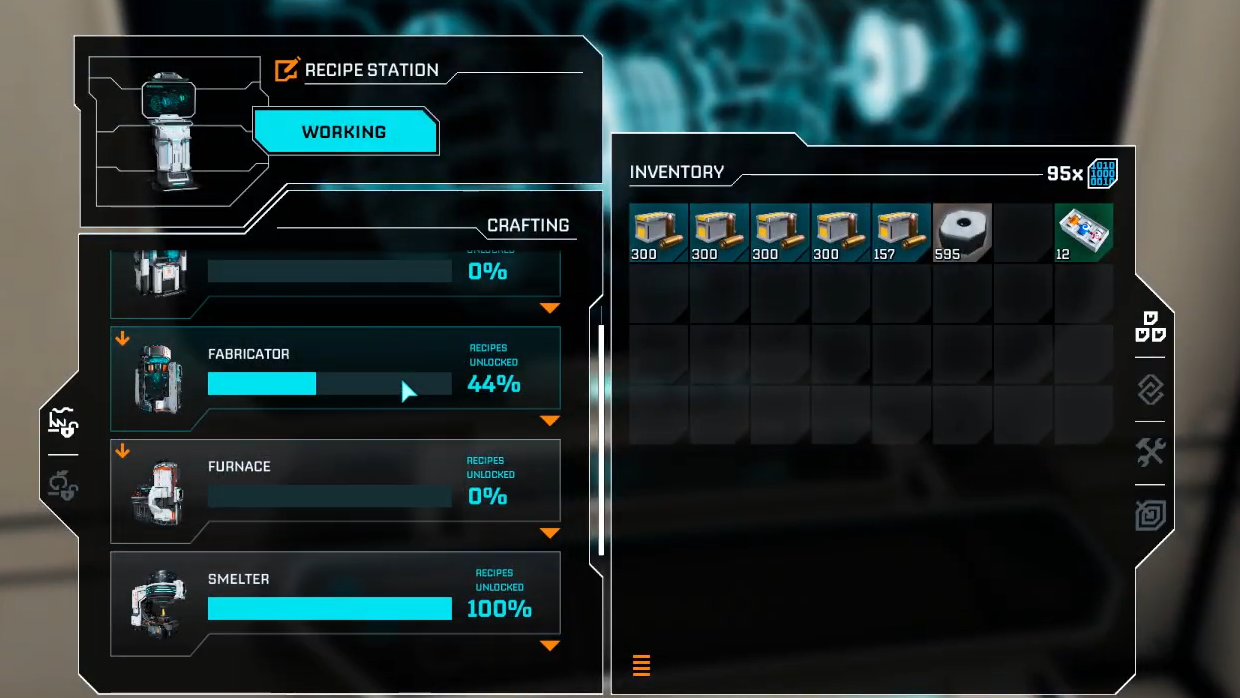The height and width of the screenshot is (698, 1240).
Task: Open the nested-squares tab at the bottom right
Action: (1150, 515)
